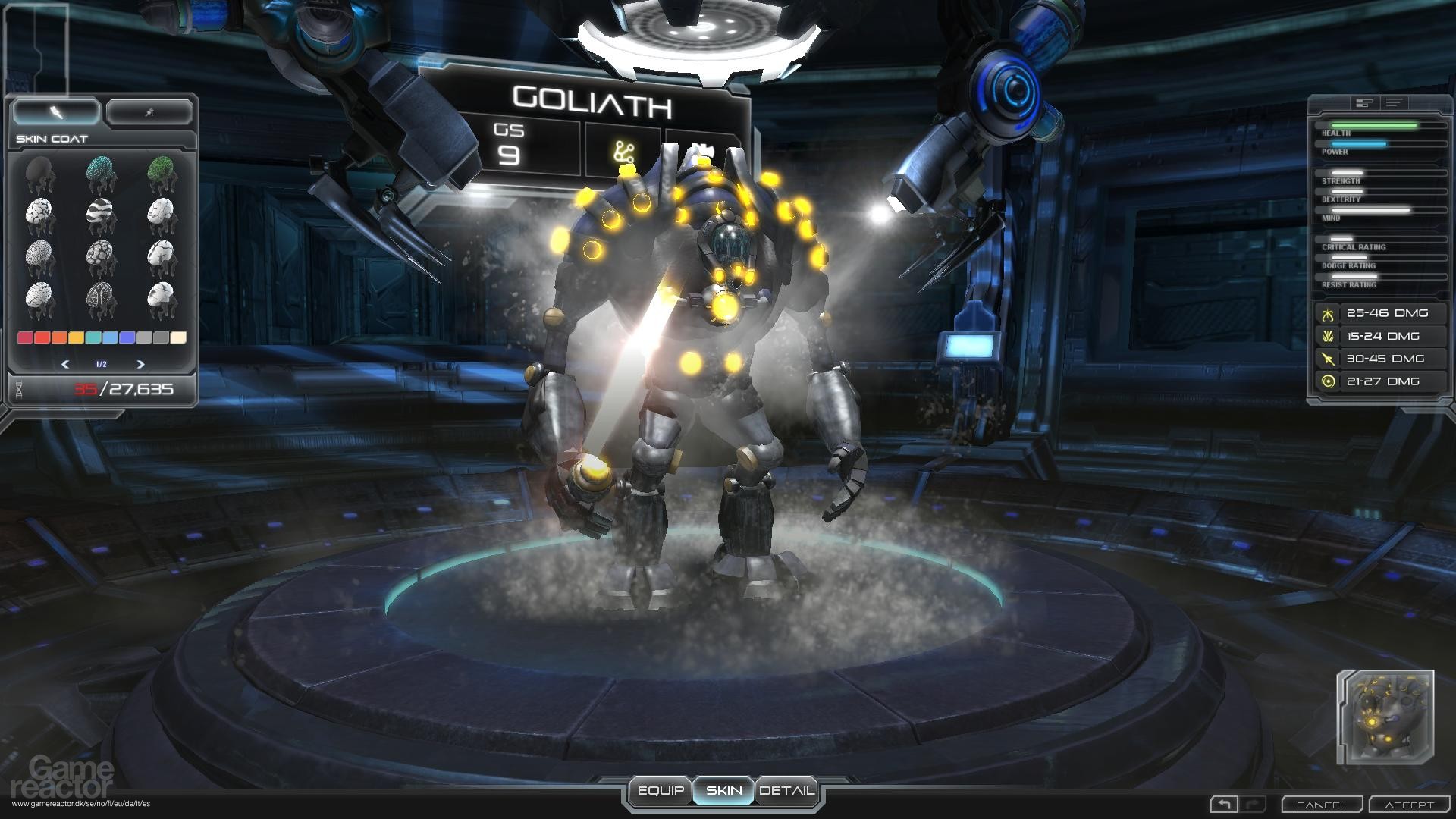The width and height of the screenshot is (1456, 819).
Task: Click the 1/2 page indicator
Action: (102, 365)
